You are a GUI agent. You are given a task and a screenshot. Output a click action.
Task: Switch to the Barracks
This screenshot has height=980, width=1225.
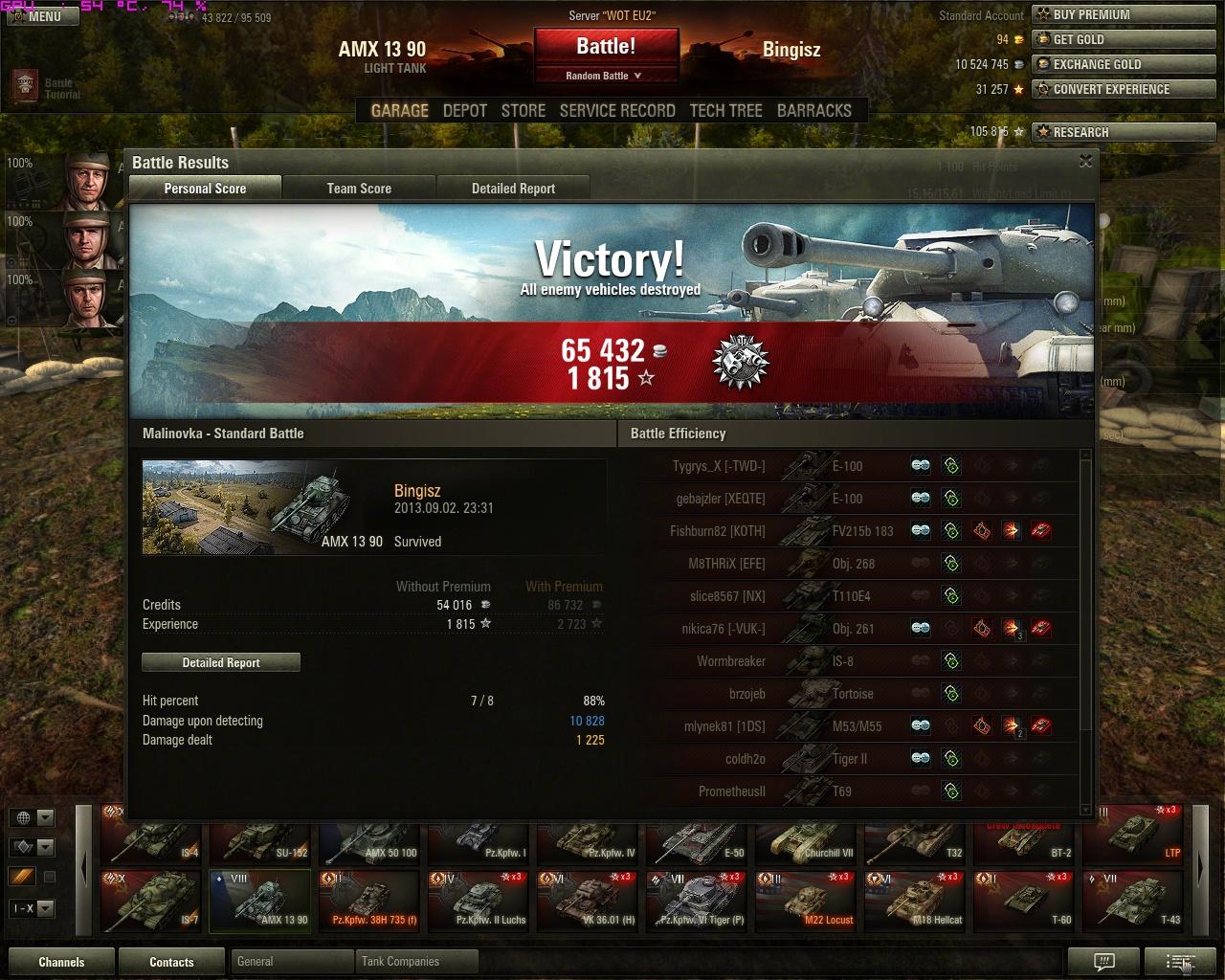coord(813,110)
